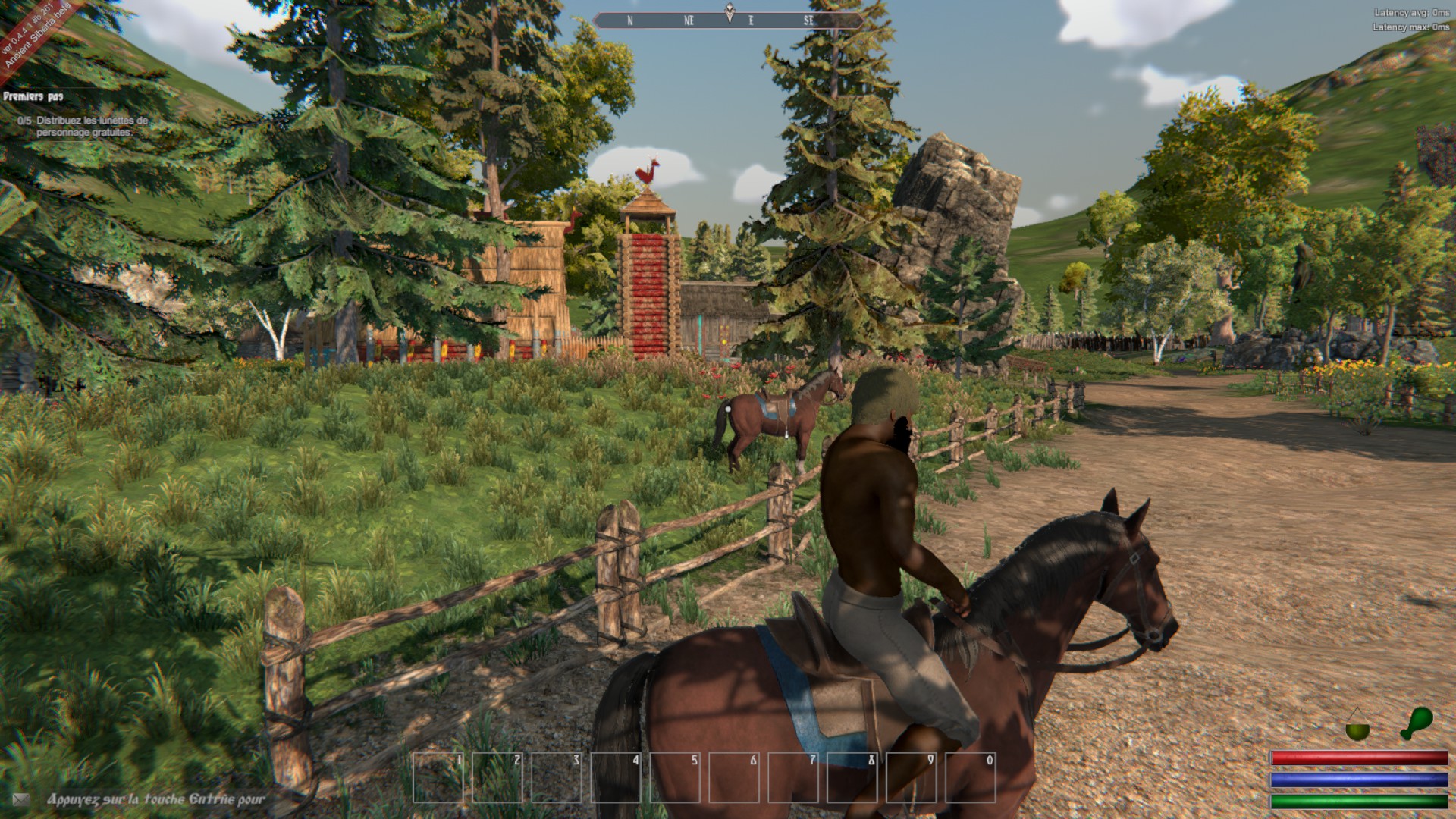Click the envelope message icon bottom-left

pos(22,799)
